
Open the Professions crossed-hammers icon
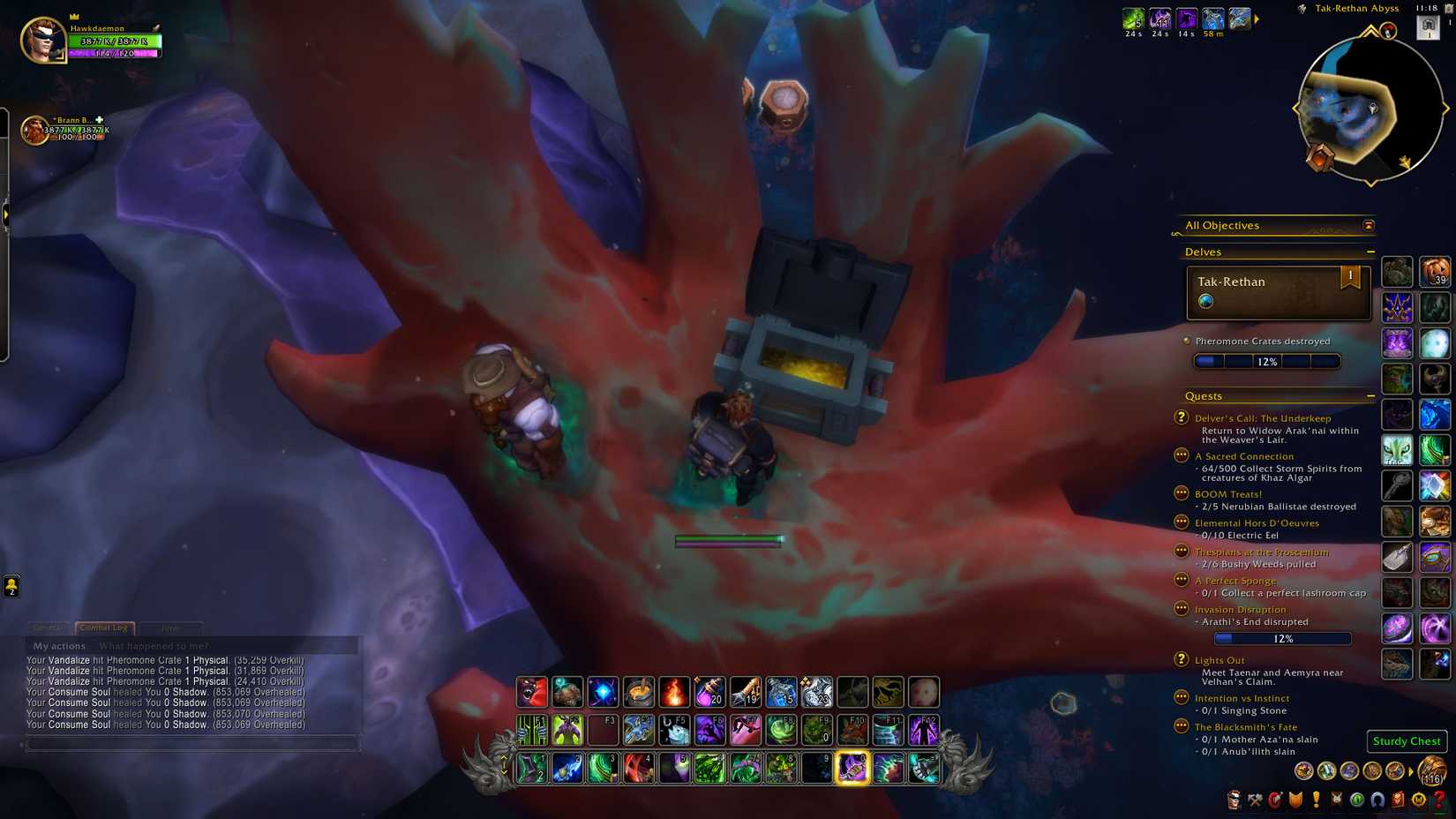(1255, 800)
